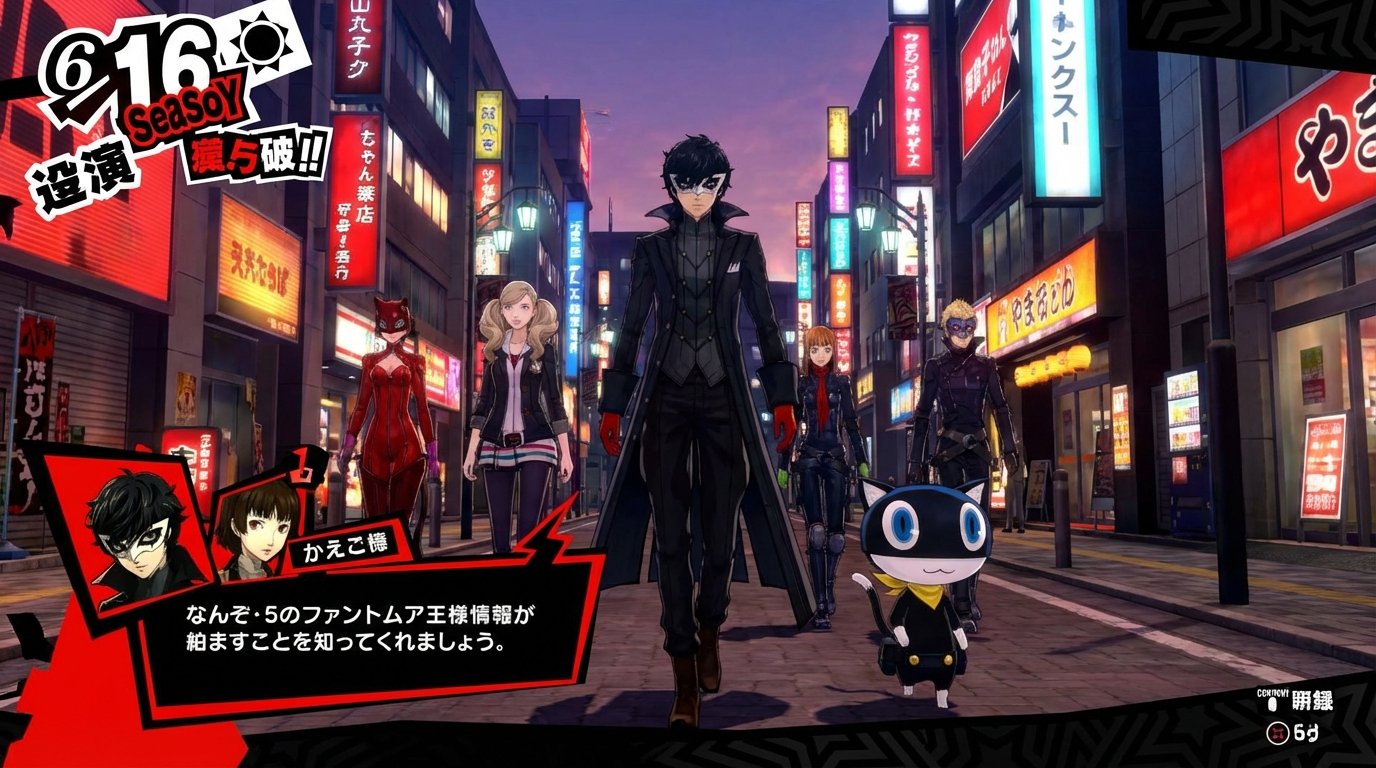Click Futaba in the black suit
The image size is (1376, 768).
(826, 430)
